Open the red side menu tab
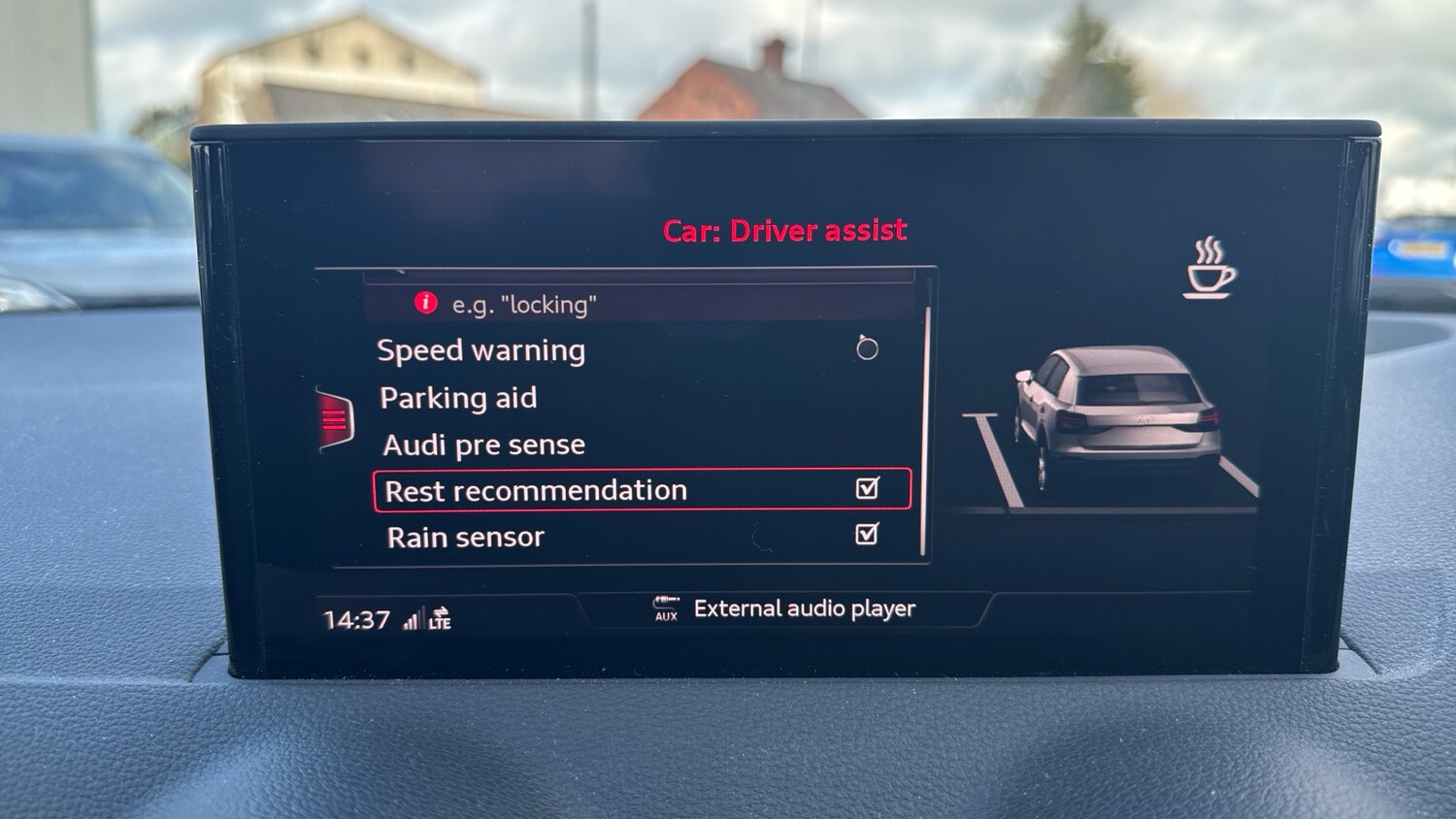1456x819 pixels. (x=335, y=419)
